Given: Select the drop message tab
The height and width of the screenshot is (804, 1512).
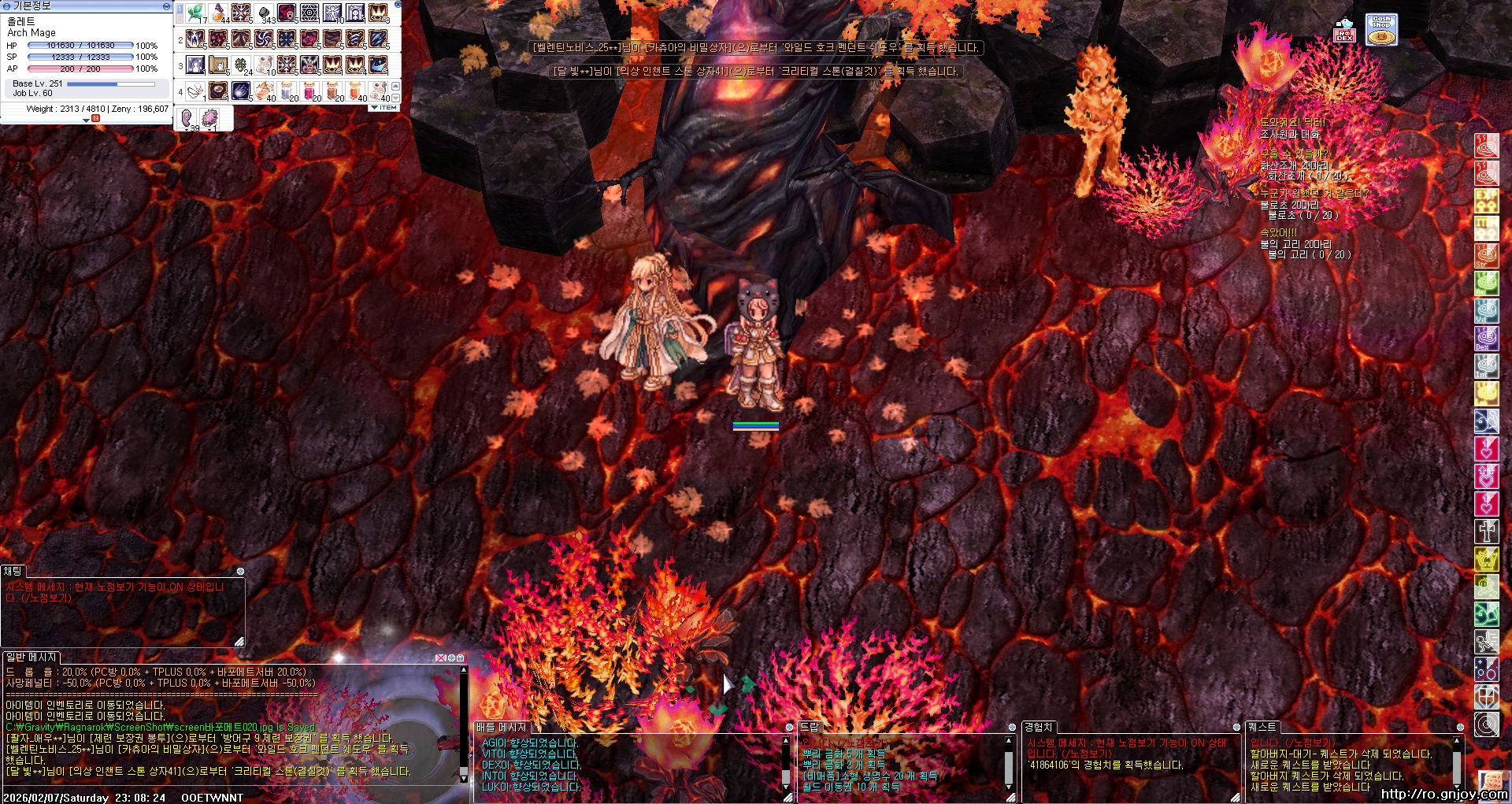Looking at the screenshot, I should point(810,727).
